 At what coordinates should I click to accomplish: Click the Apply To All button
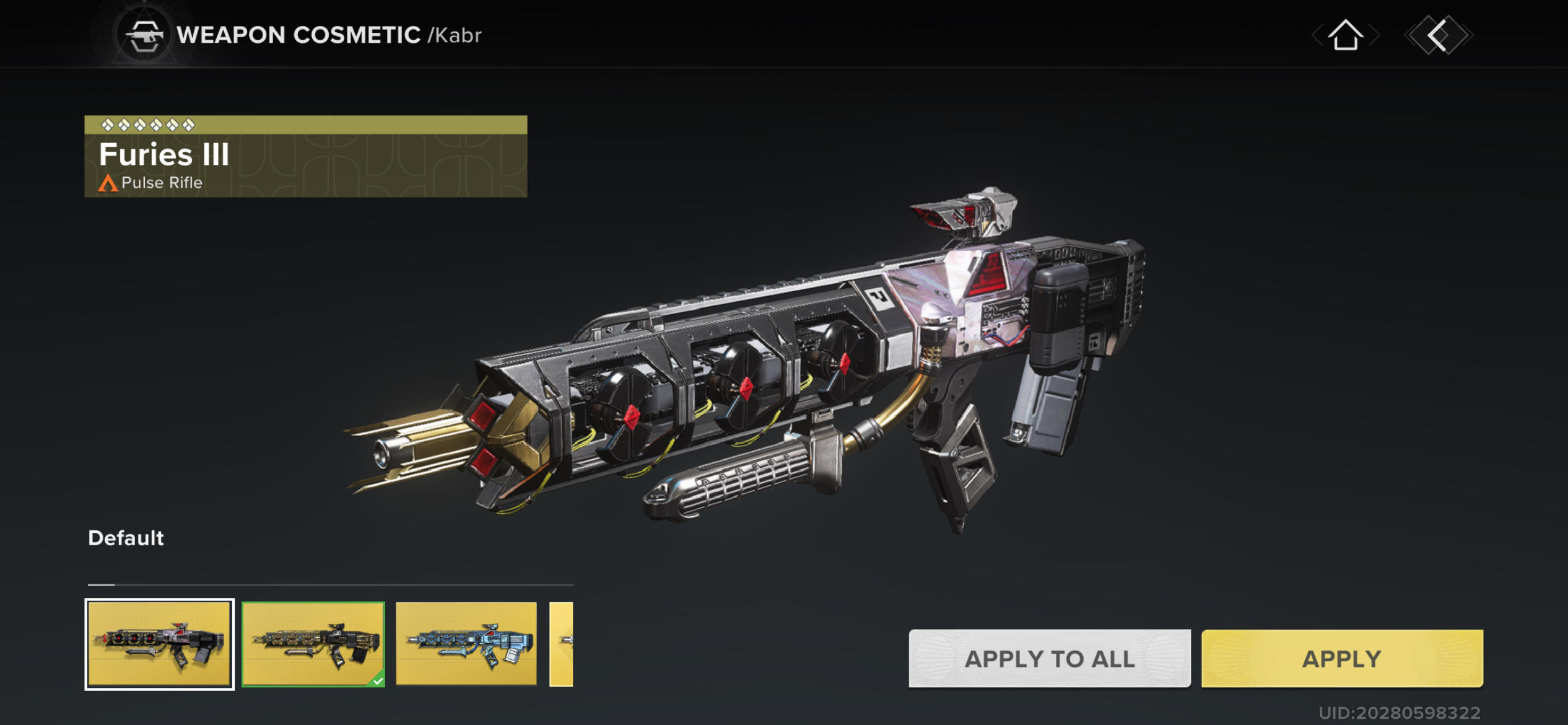(x=1049, y=658)
